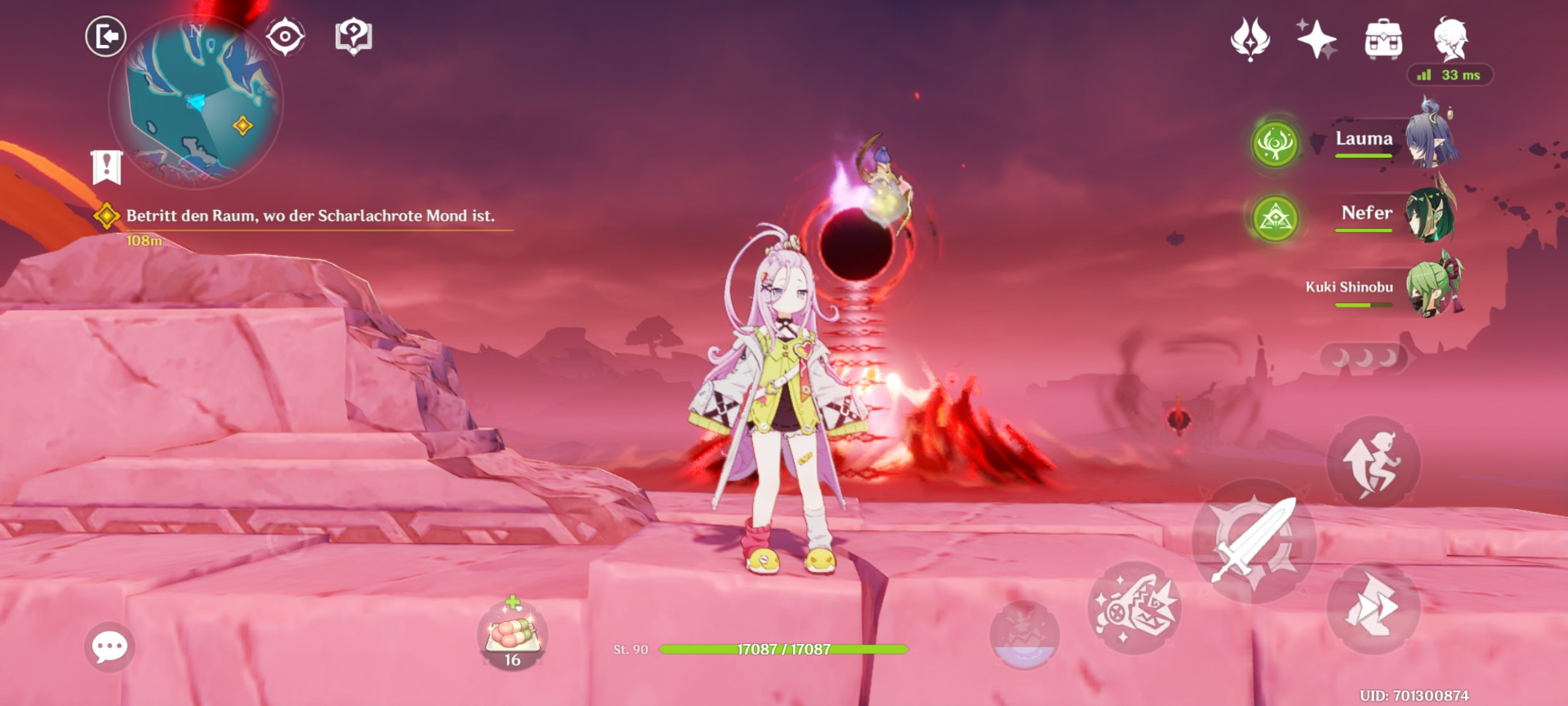Select the Scharlachrote Mond quest objective tracker
Image resolution: width=1568 pixels, height=706 pixels.
[310, 216]
